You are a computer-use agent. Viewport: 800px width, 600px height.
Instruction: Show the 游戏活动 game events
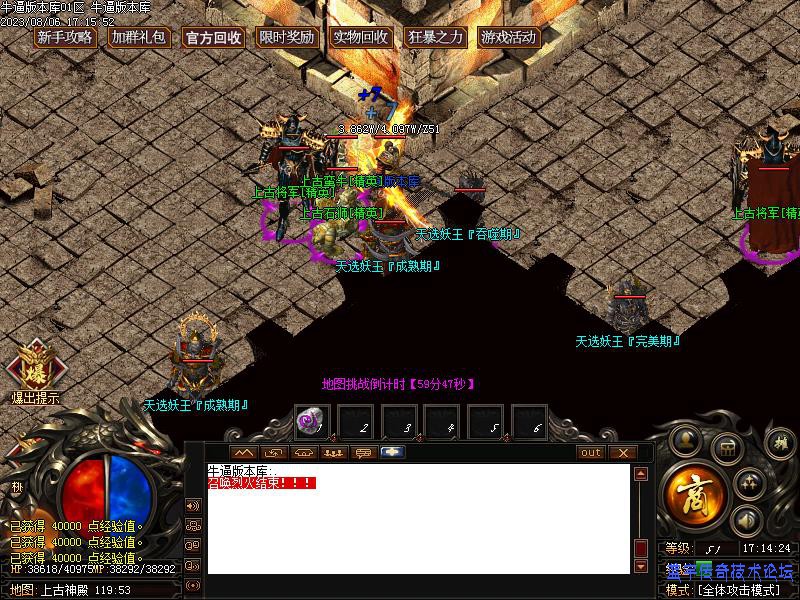click(509, 38)
